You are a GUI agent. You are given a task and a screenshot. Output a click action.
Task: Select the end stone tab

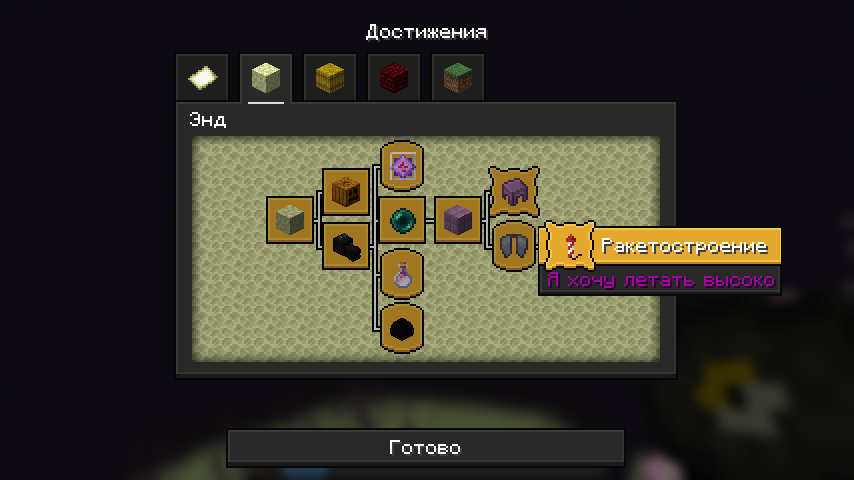(266, 78)
